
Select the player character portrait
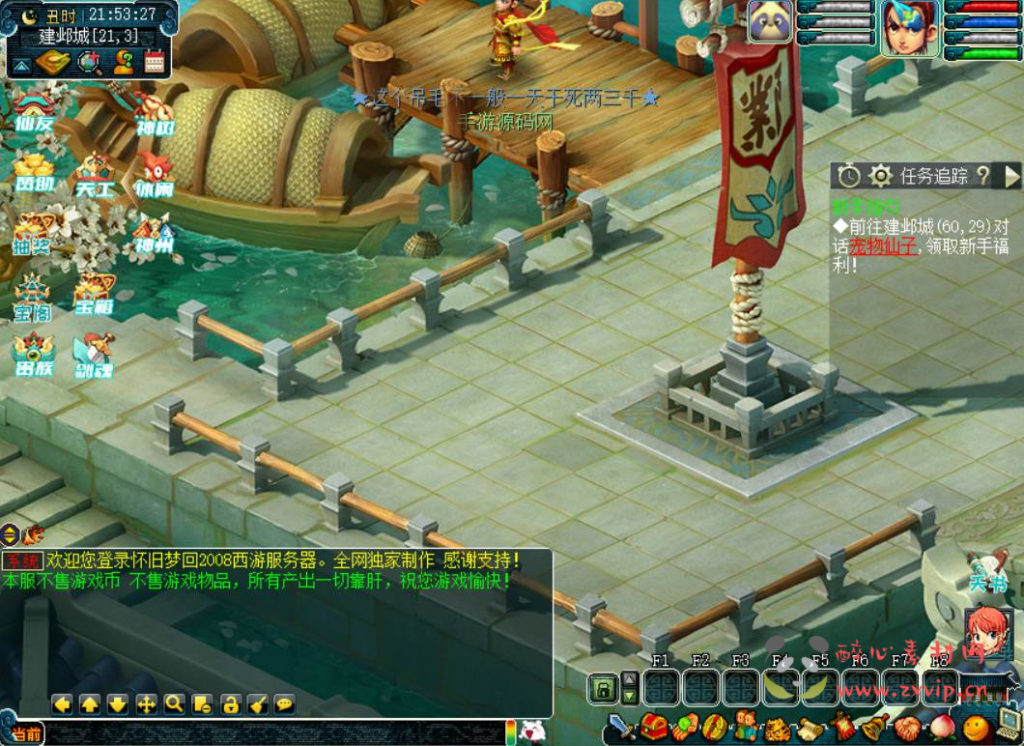point(907,27)
